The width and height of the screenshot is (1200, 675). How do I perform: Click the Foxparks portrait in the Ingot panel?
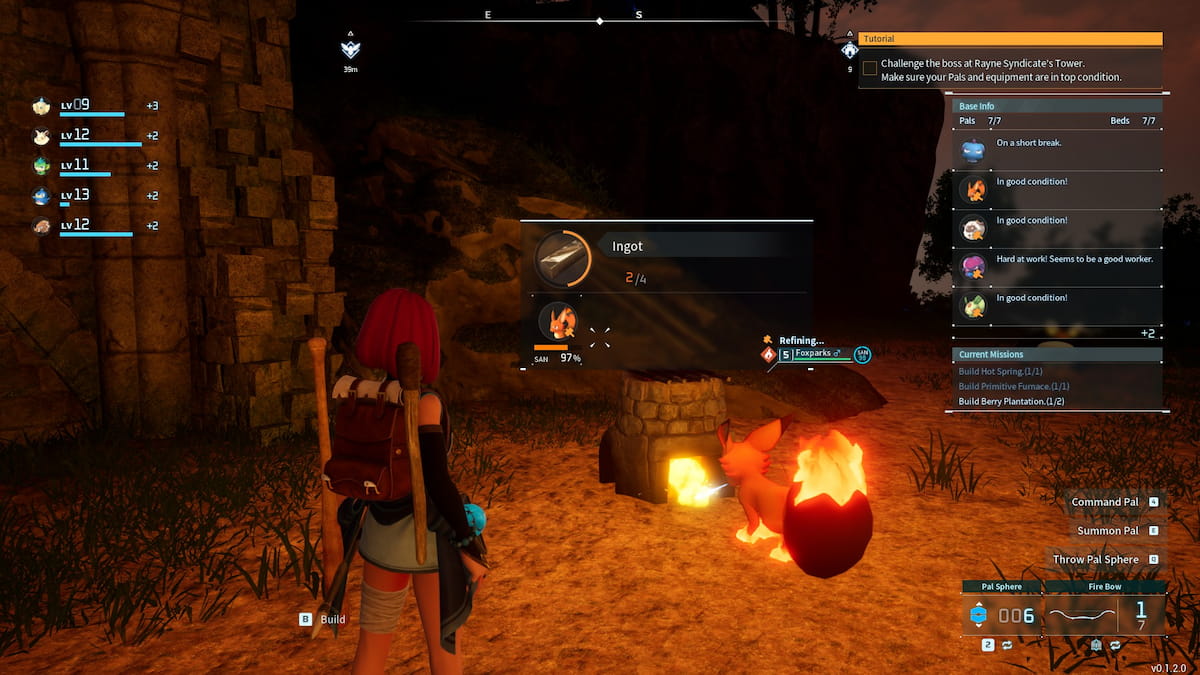click(x=557, y=322)
